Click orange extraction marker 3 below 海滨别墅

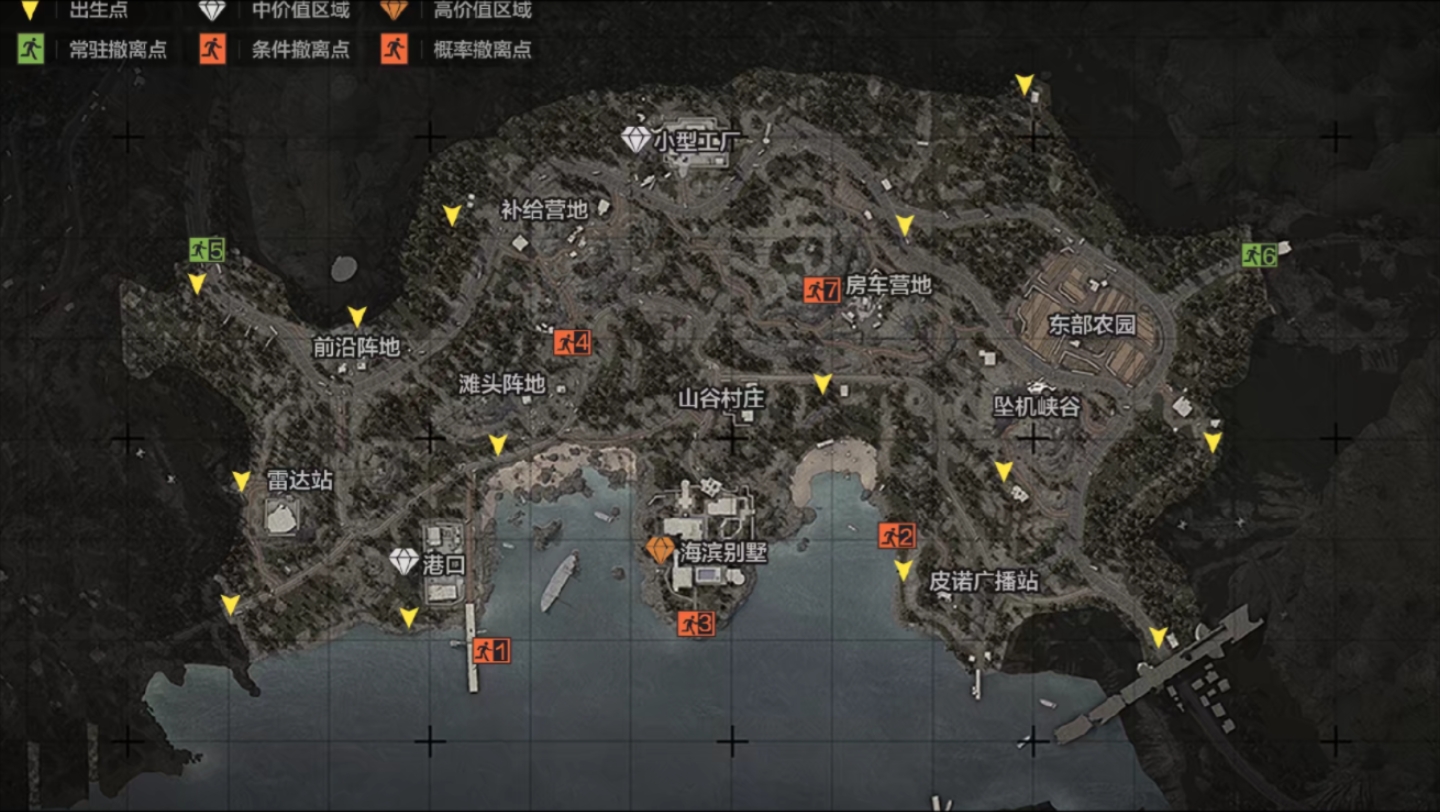click(697, 622)
